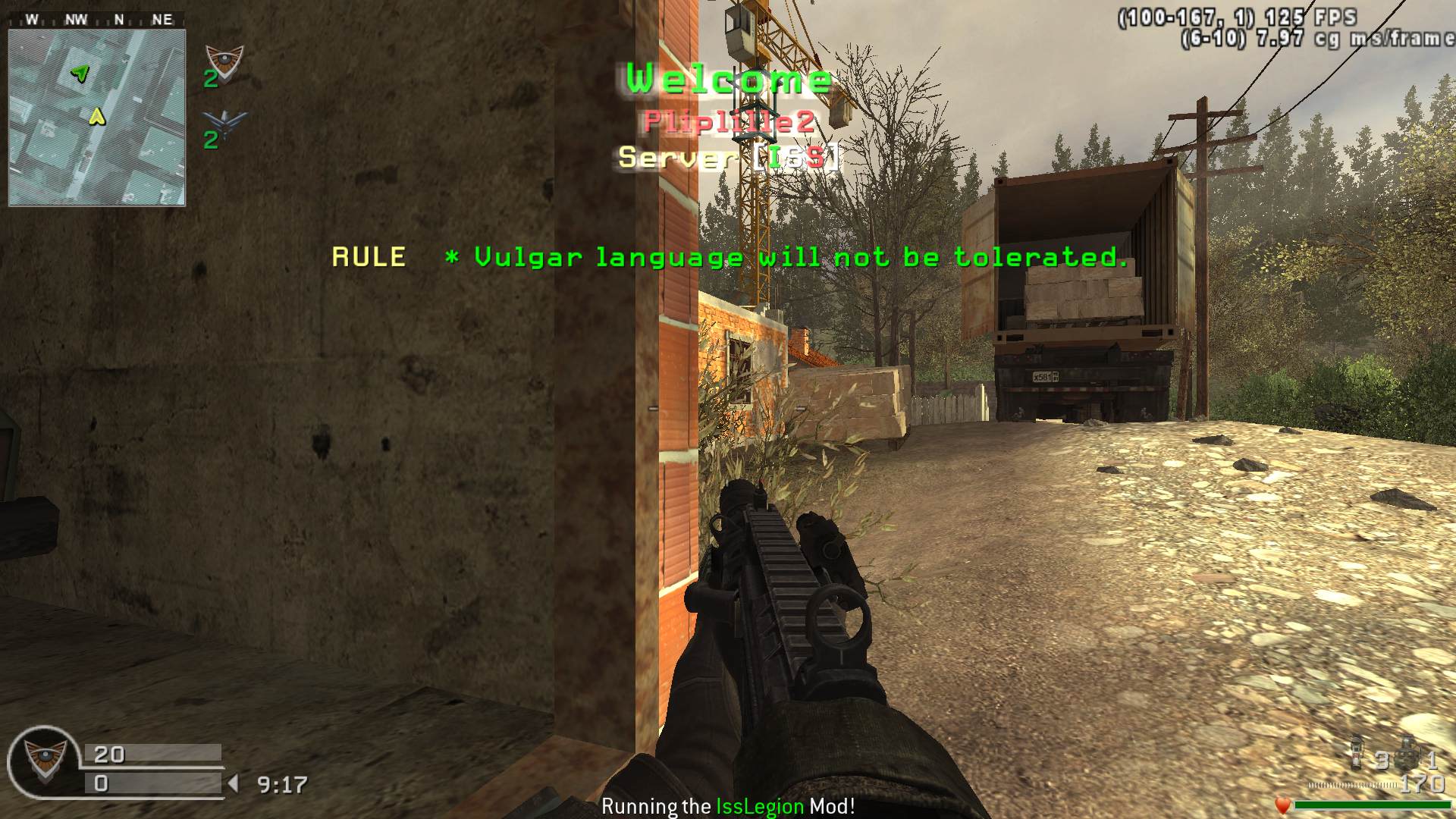This screenshot has width=1456, height=819.
Task: Select the special grenade icon
Action: point(1357,752)
